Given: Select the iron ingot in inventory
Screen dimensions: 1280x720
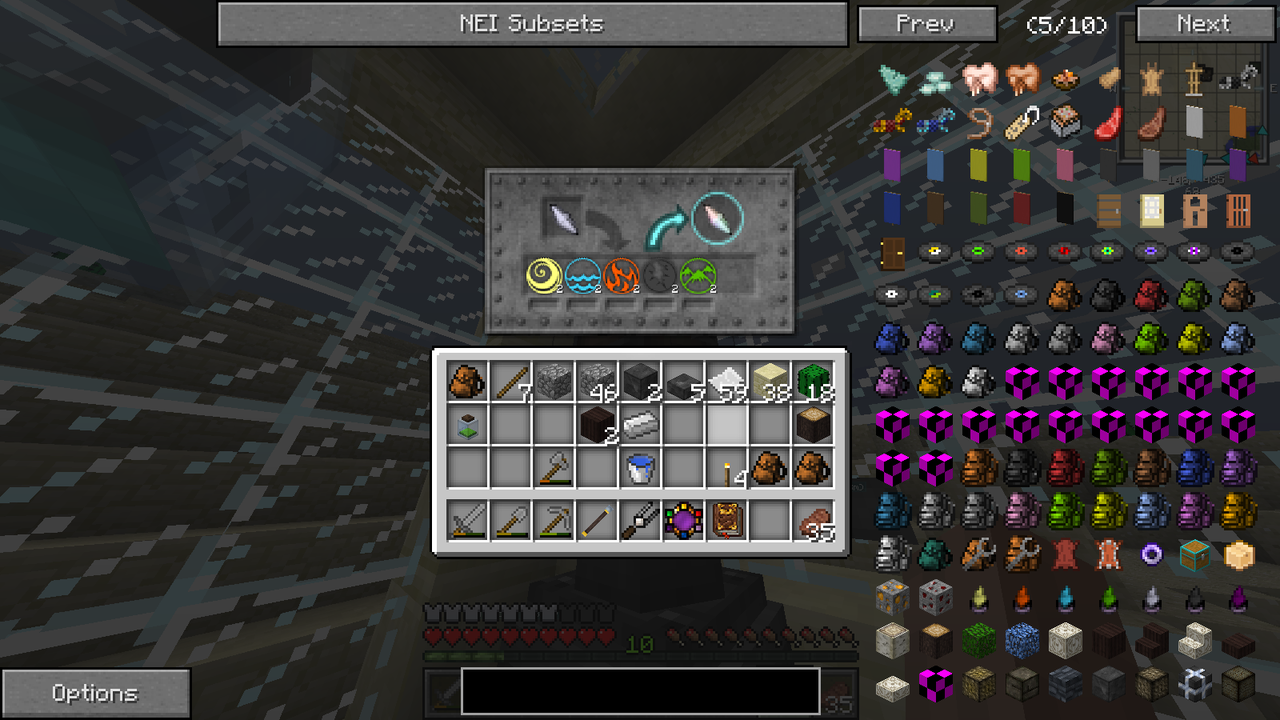Looking at the screenshot, I should click(x=641, y=423).
